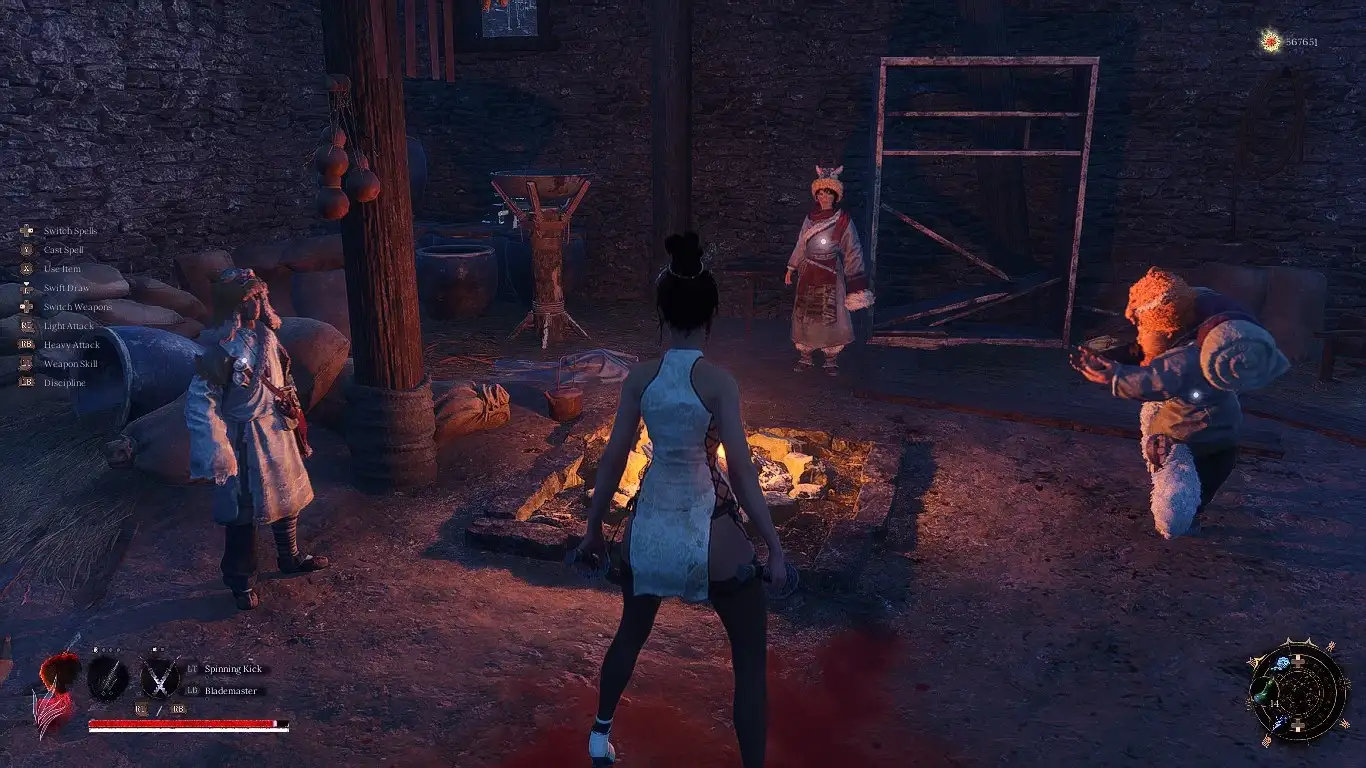Choose the single sword weapon icon
Image resolution: width=1366 pixels, height=768 pixels.
pos(108,679)
